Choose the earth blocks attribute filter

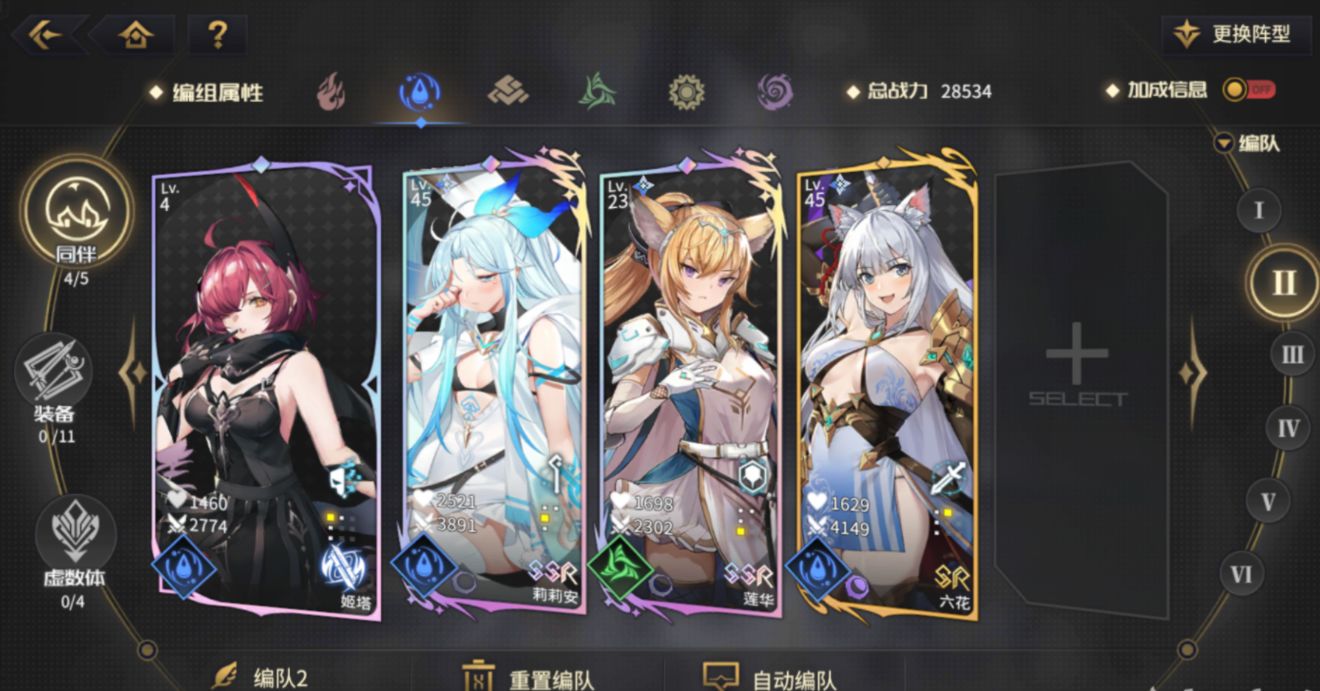pos(508,92)
